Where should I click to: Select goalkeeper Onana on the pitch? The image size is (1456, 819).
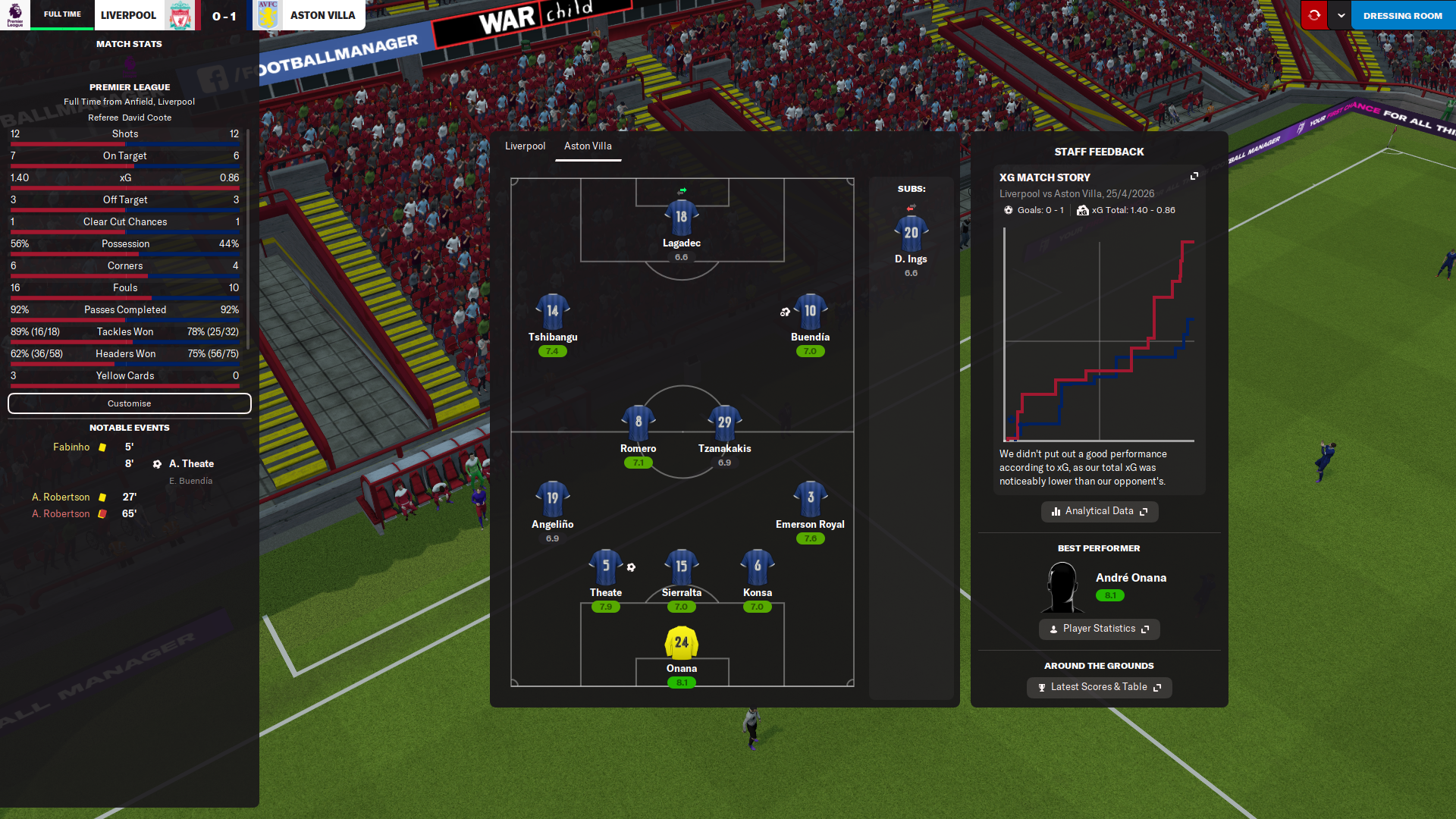point(681,643)
